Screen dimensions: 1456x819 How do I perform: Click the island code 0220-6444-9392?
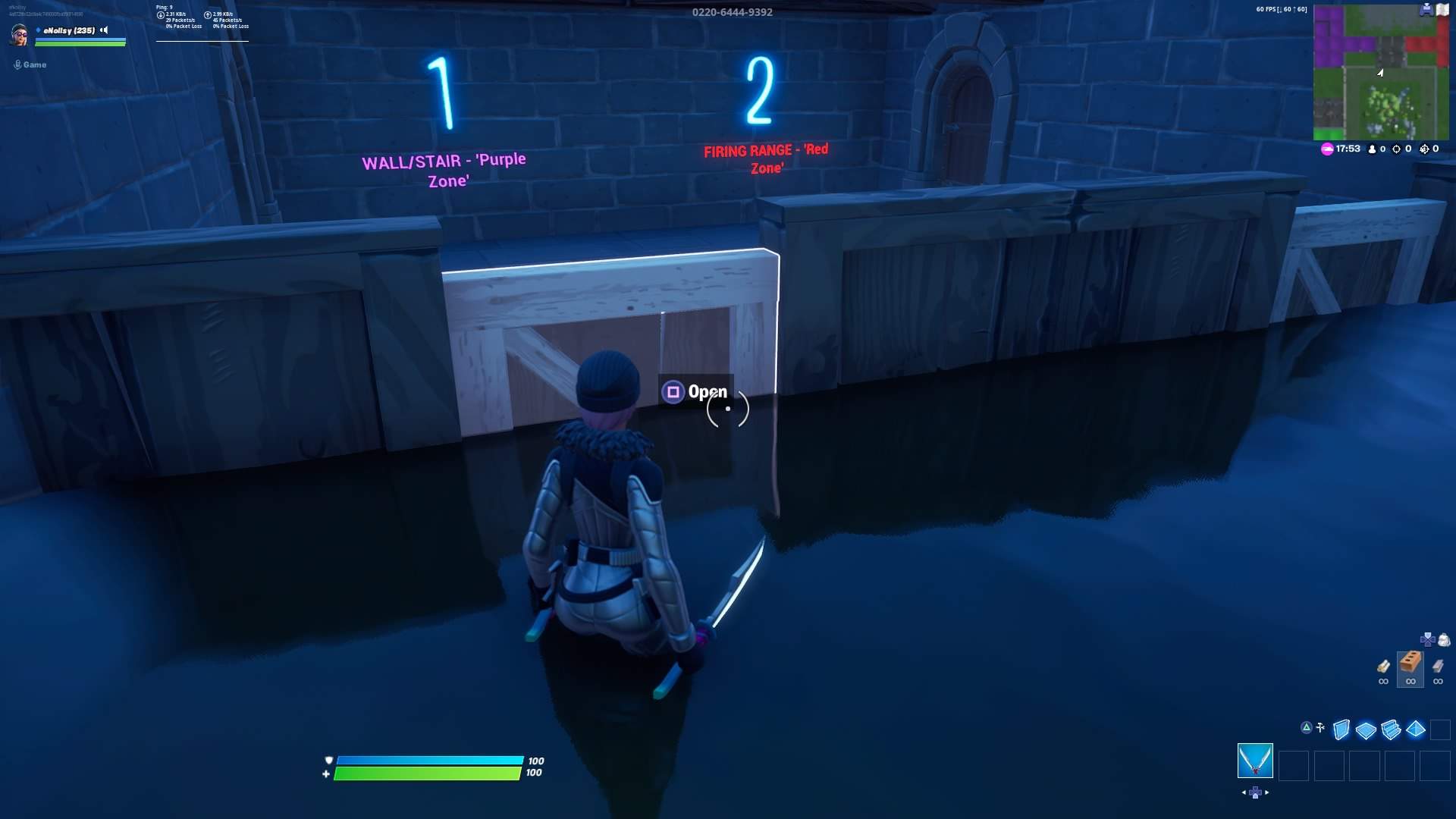coord(732,11)
